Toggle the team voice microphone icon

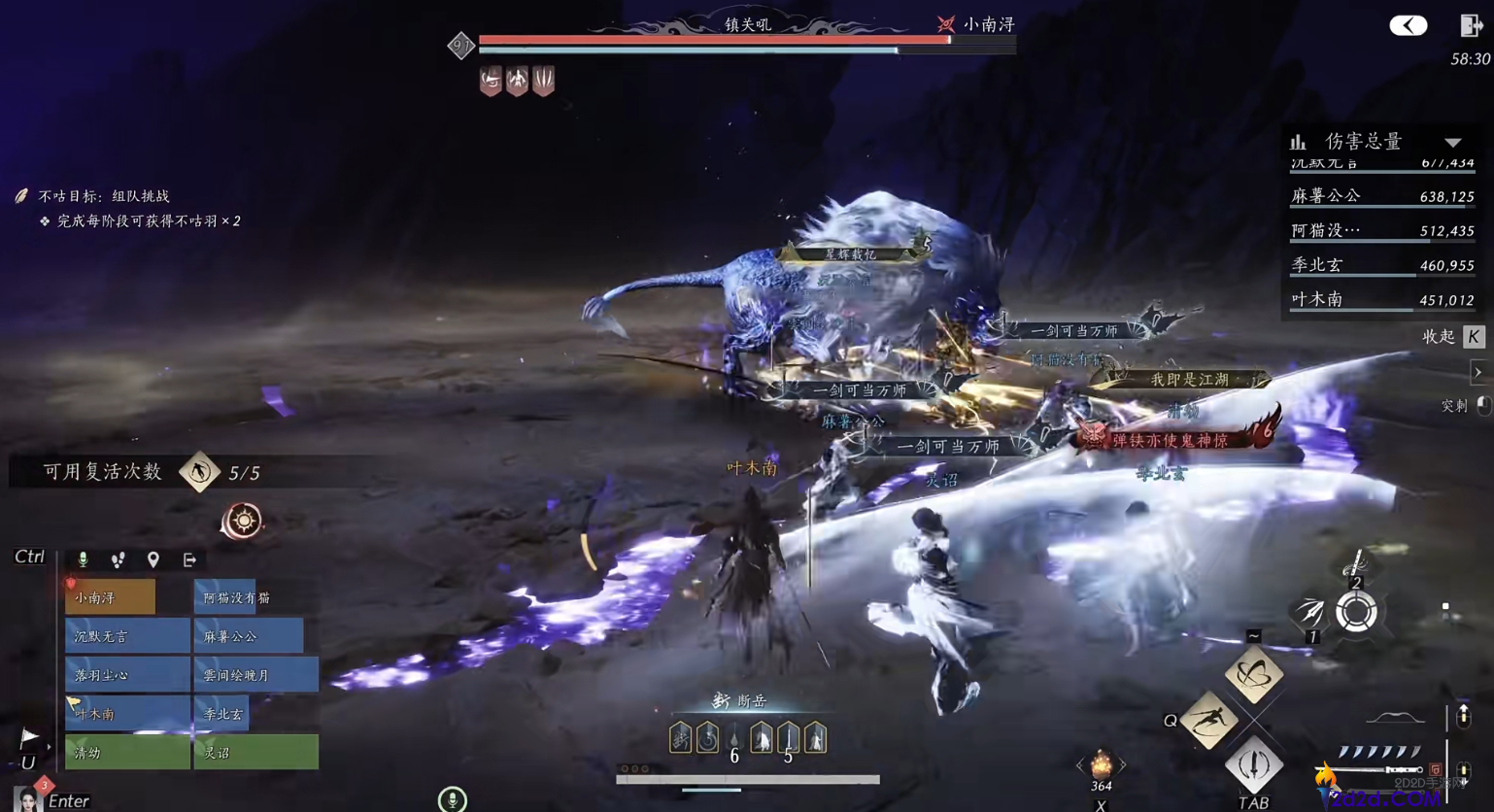coord(83,559)
